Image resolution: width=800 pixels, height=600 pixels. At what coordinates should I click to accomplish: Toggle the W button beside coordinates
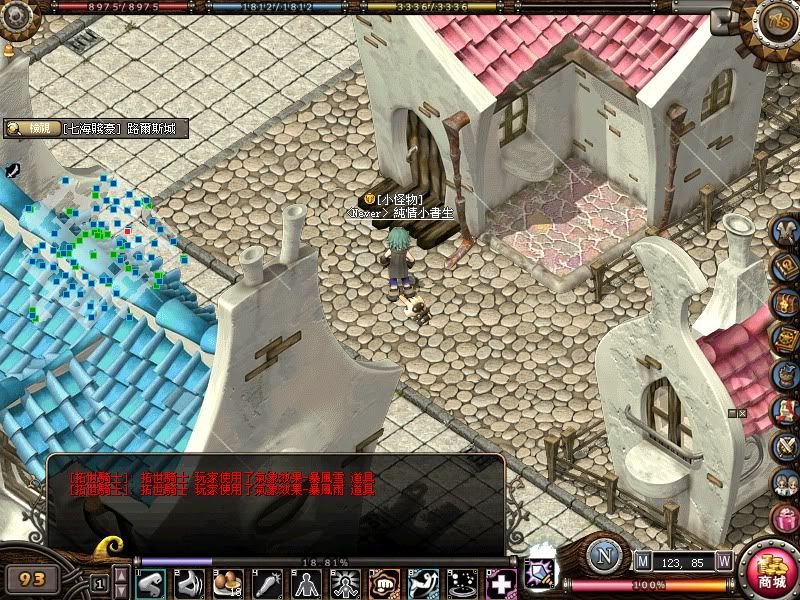pos(723,561)
